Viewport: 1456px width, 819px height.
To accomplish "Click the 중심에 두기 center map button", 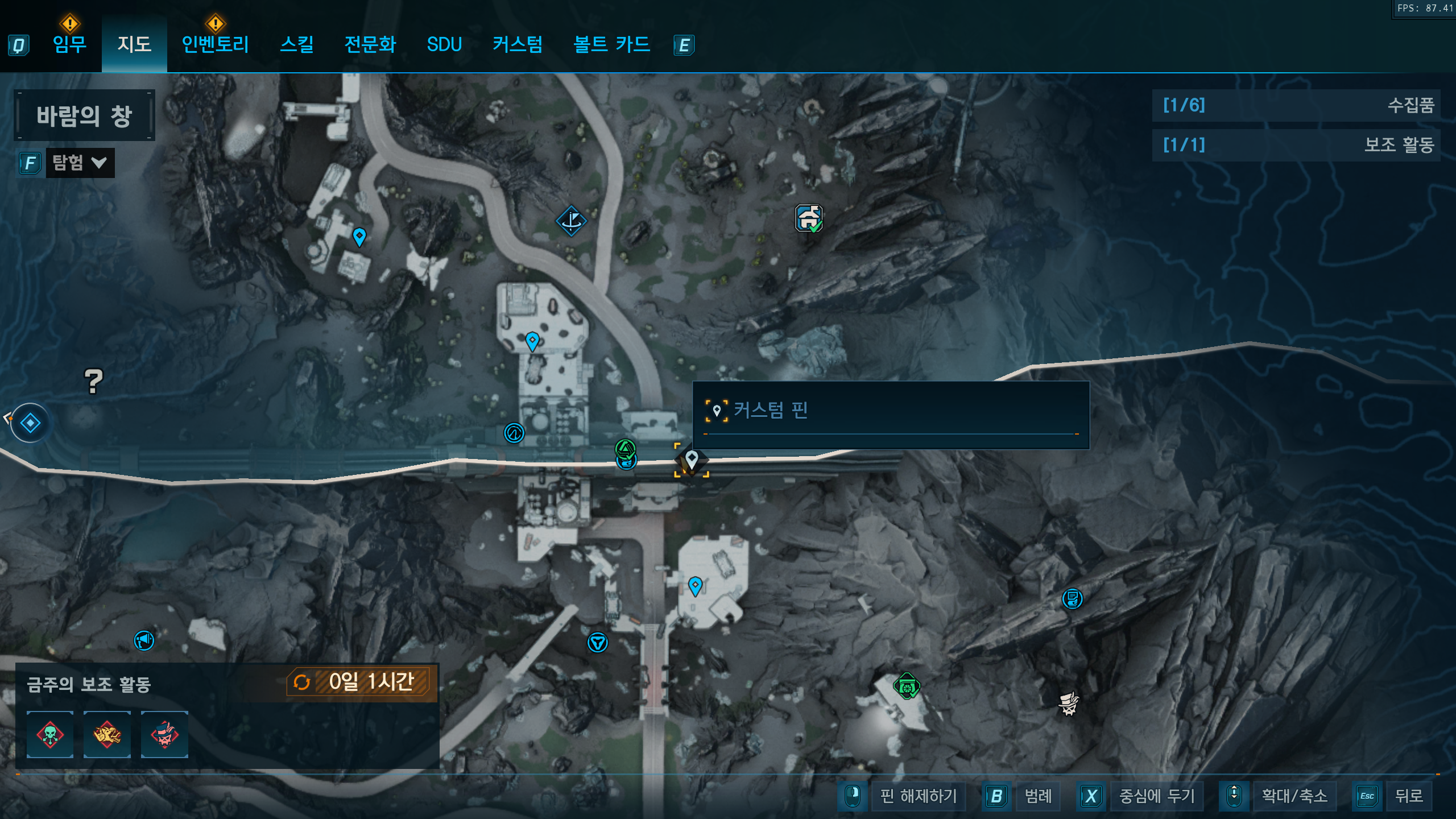I will 1157,796.
